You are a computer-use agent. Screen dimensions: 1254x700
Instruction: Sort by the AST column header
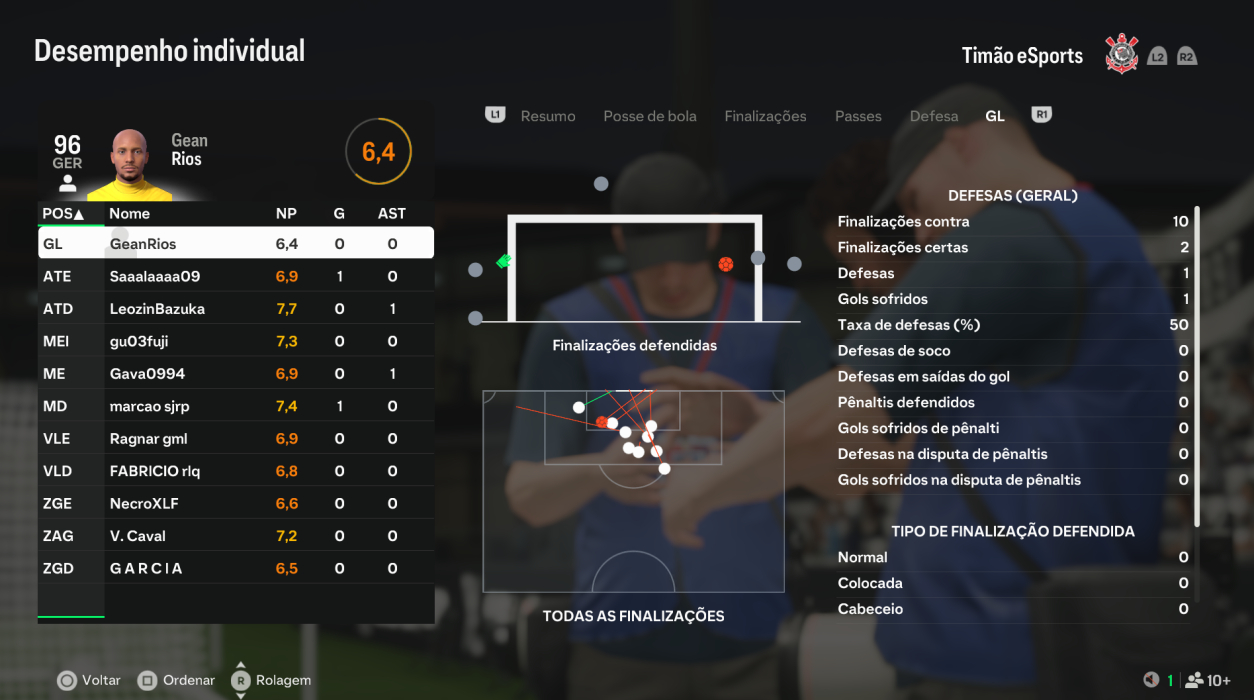pos(392,213)
